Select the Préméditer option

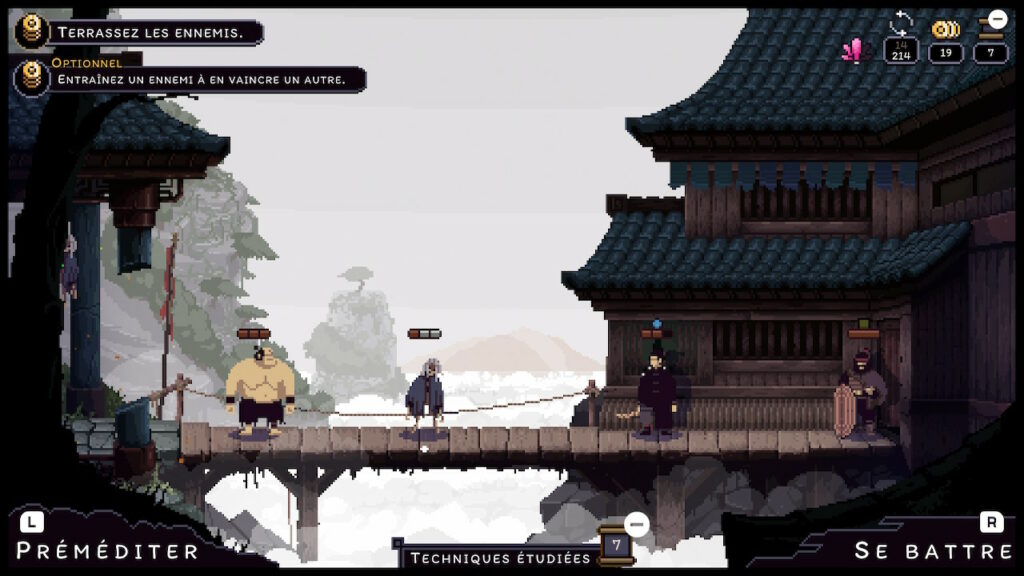click(x=107, y=550)
